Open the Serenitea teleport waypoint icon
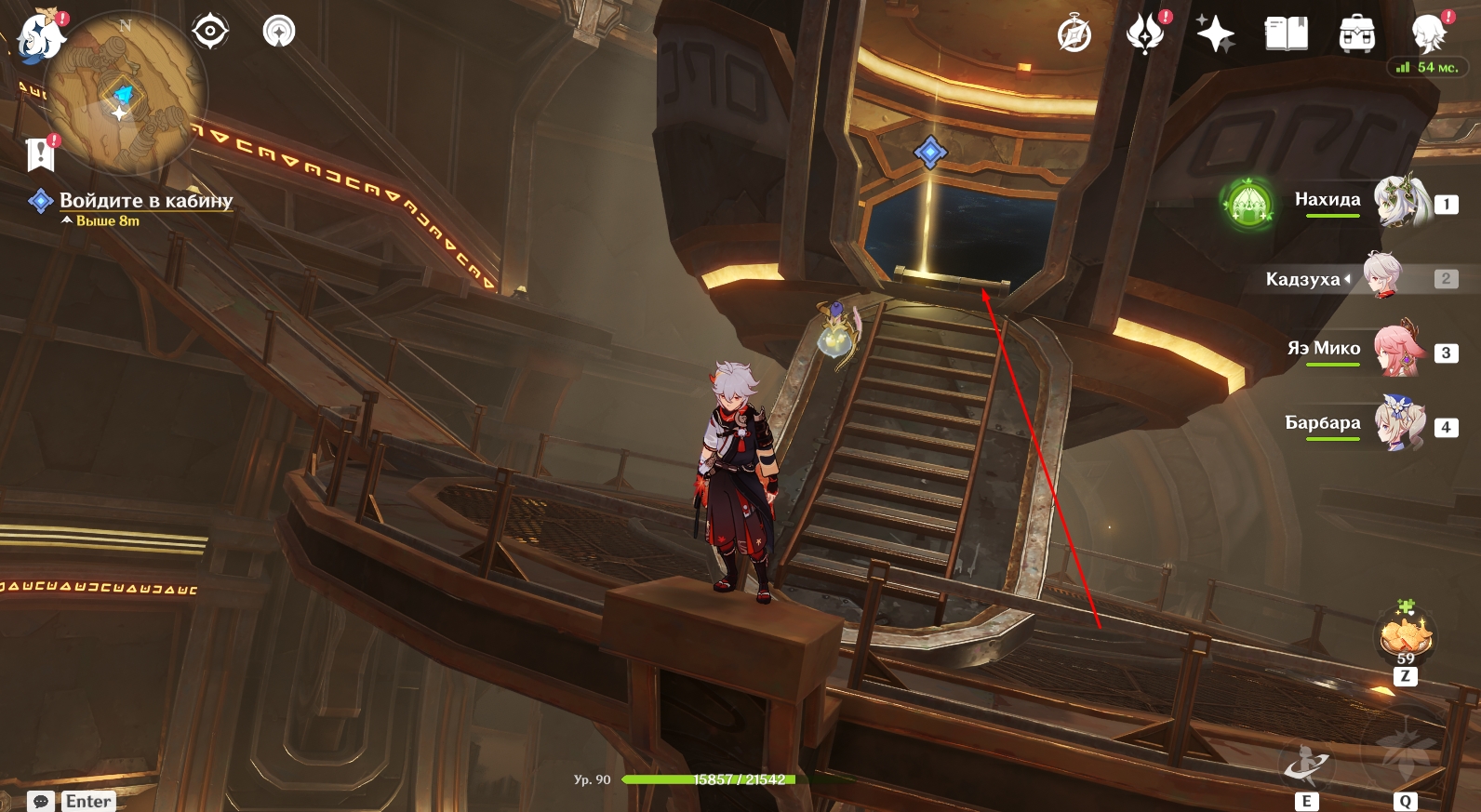 tap(279, 32)
